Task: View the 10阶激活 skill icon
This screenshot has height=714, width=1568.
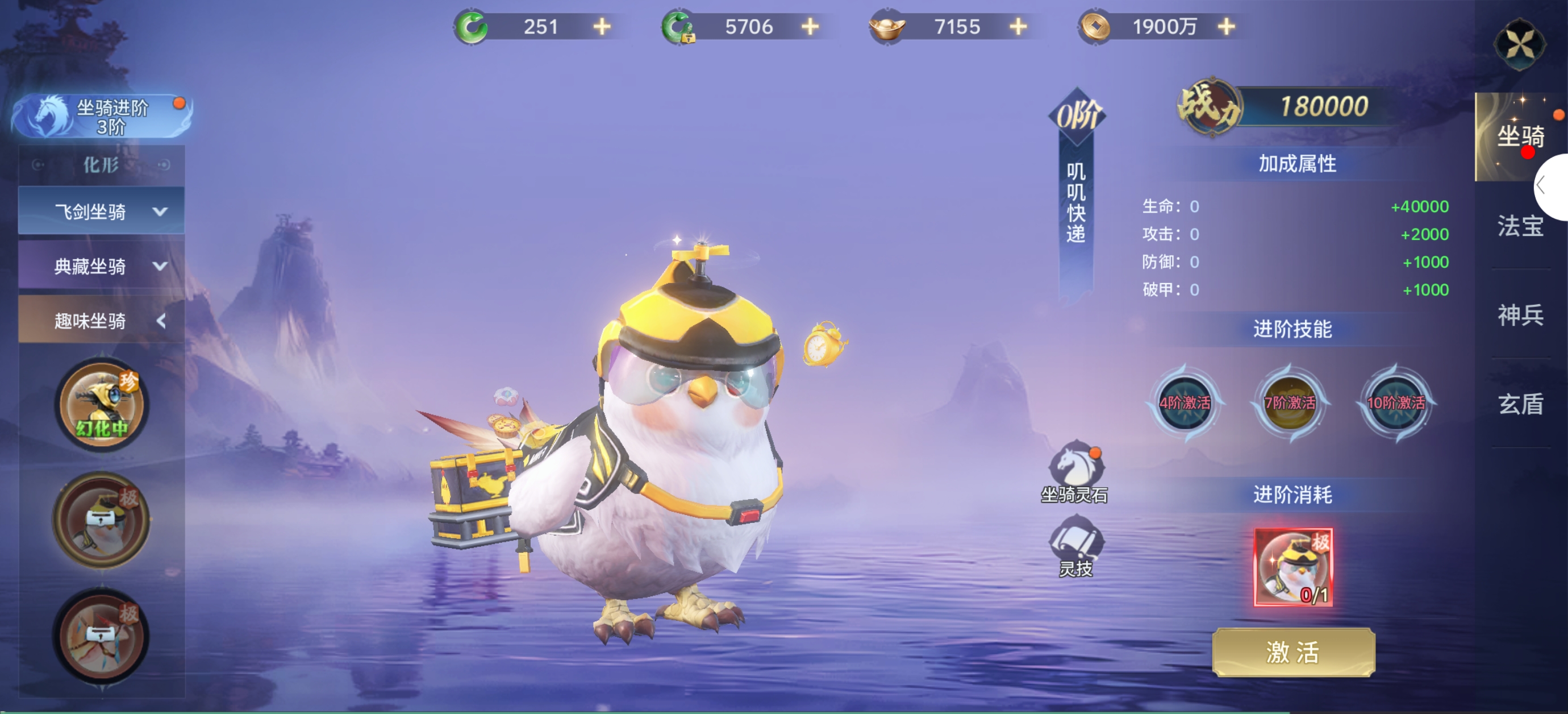Action: point(1396,402)
